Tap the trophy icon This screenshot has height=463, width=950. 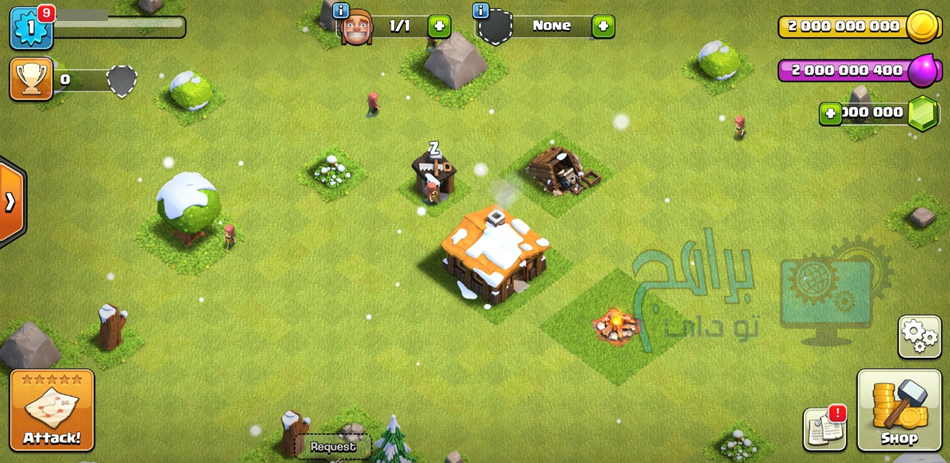point(30,78)
